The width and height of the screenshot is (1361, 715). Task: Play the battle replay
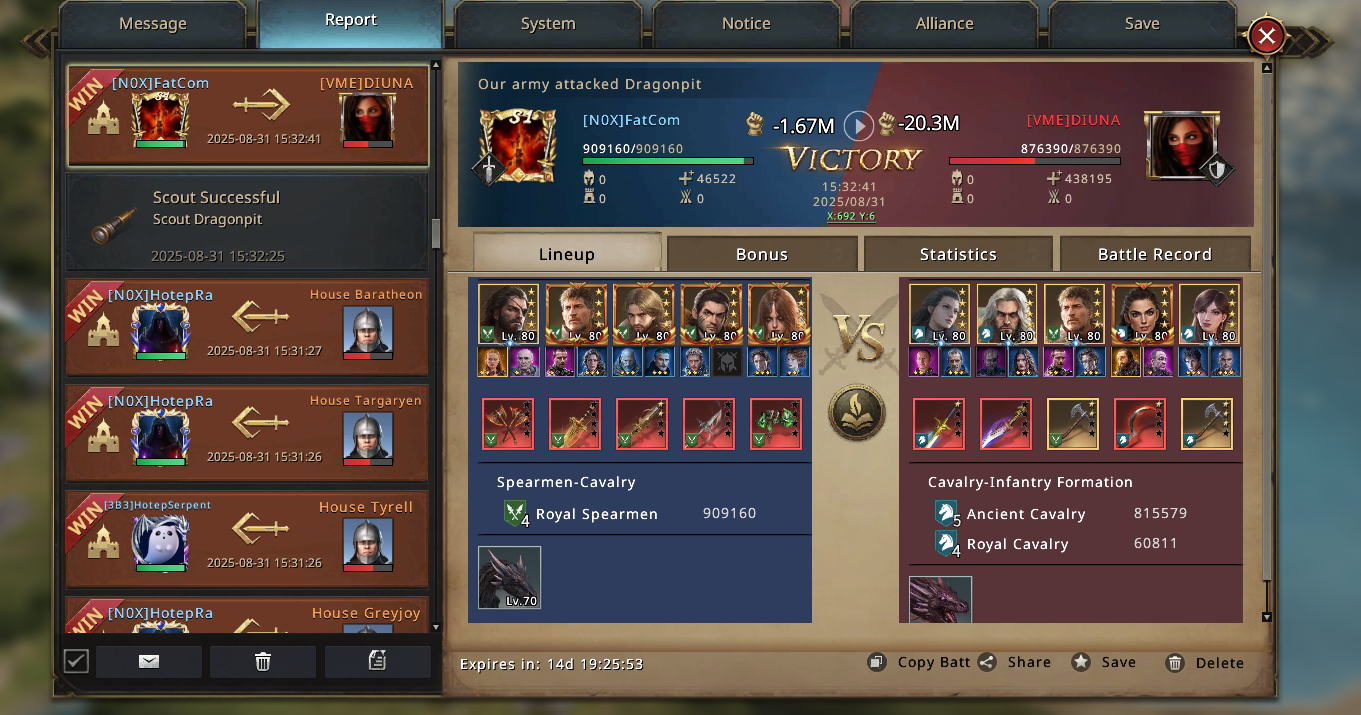pos(858,126)
